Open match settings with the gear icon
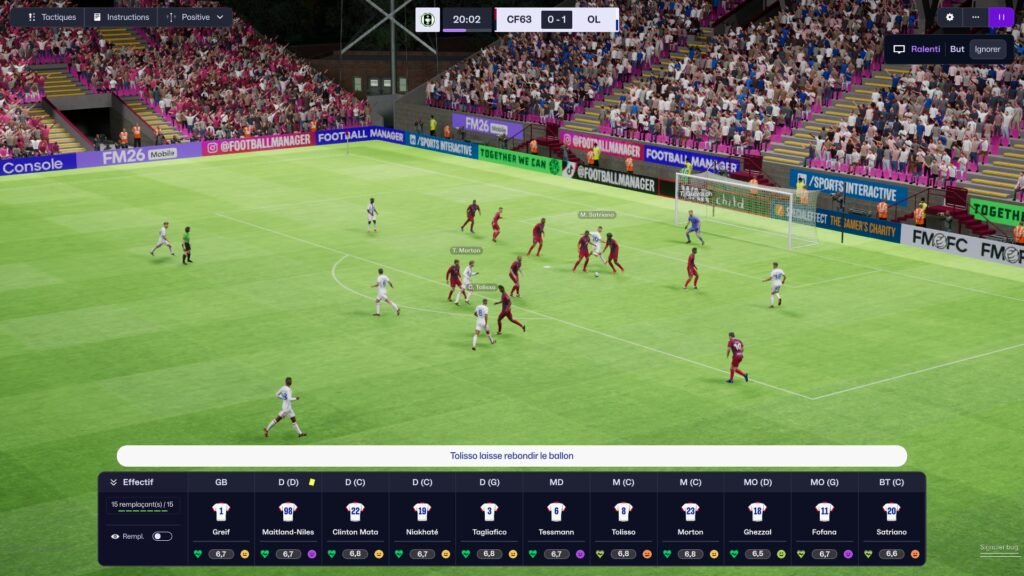 [x=950, y=17]
